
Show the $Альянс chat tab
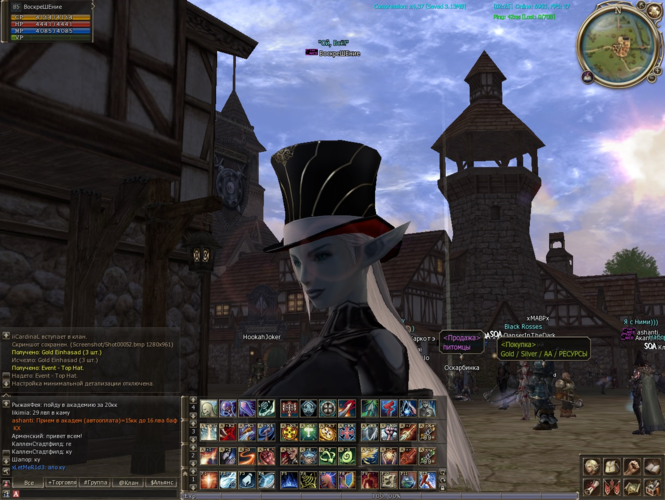click(x=160, y=482)
